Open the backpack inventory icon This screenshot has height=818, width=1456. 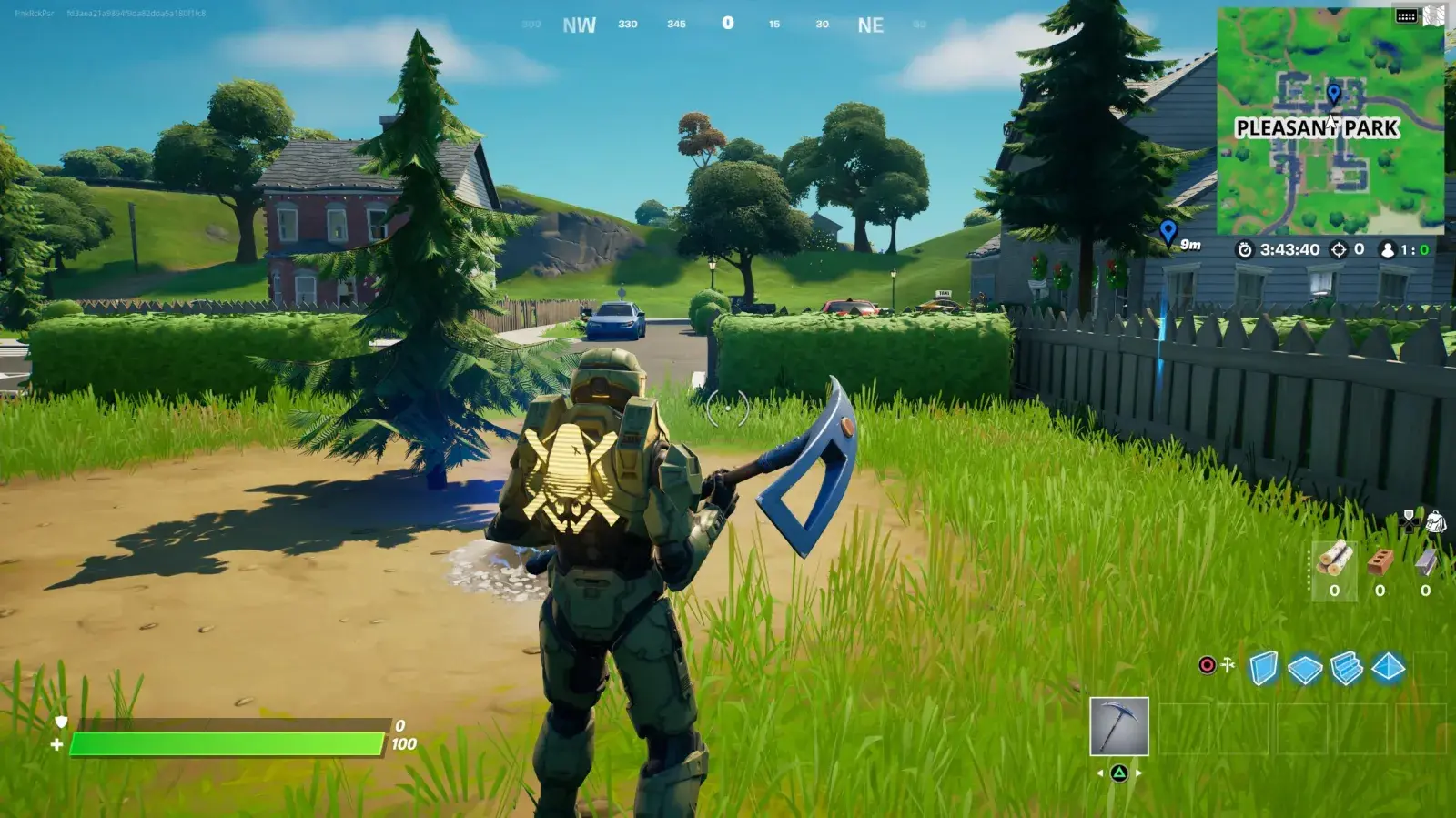(1437, 520)
